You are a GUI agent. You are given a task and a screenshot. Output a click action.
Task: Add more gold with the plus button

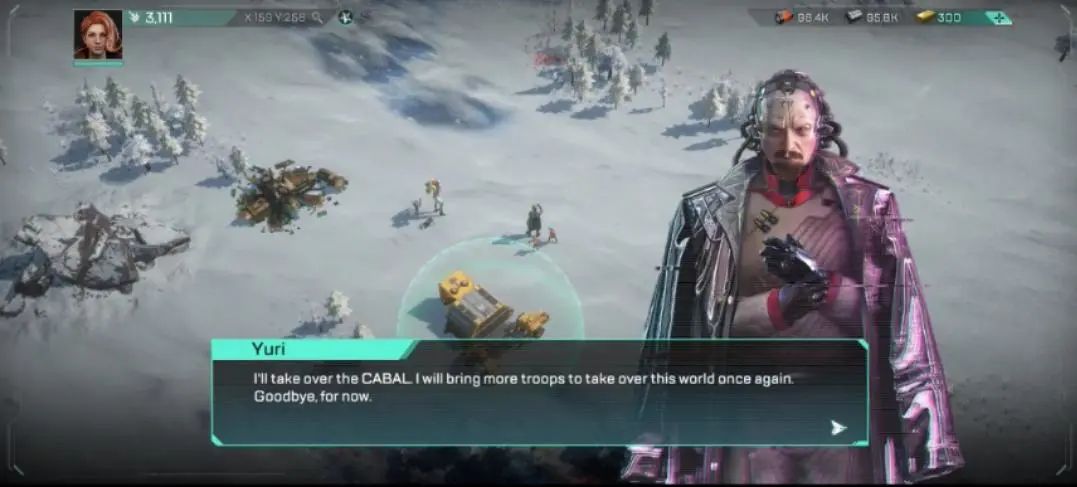(x=997, y=18)
